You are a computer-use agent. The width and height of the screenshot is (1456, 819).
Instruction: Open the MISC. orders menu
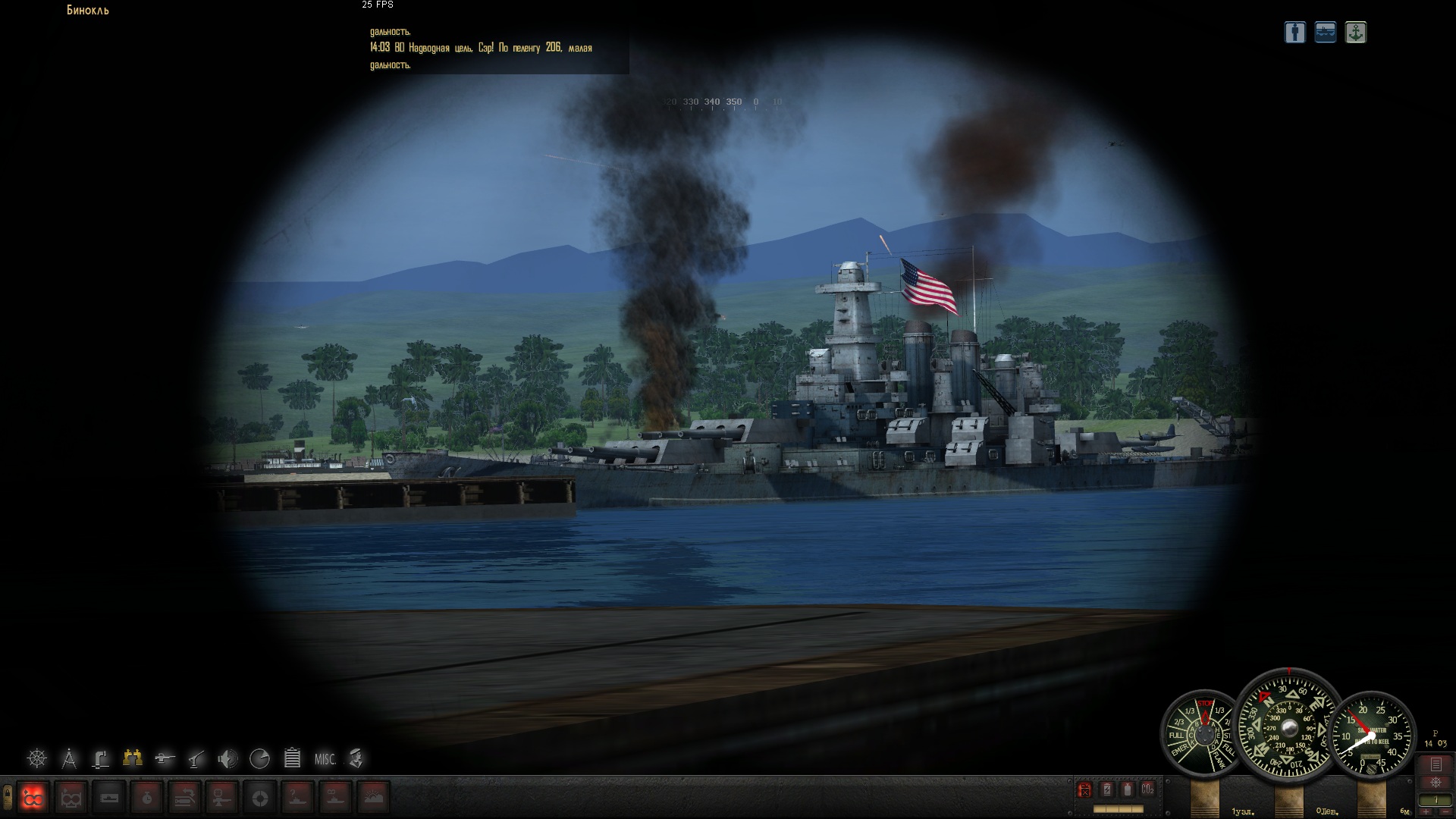(325, 758)
